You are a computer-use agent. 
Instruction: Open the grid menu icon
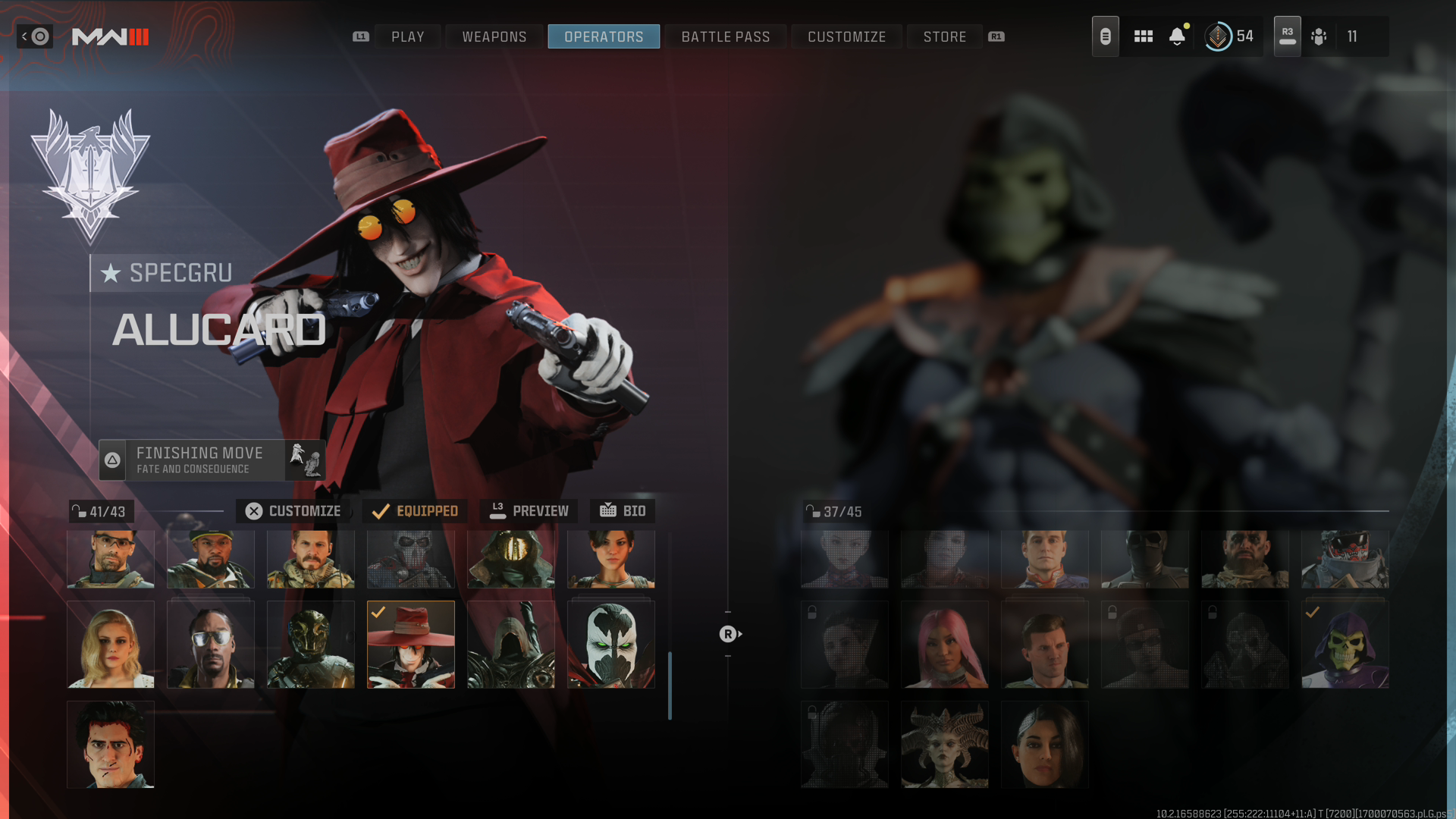click(x=1143, y=36)
